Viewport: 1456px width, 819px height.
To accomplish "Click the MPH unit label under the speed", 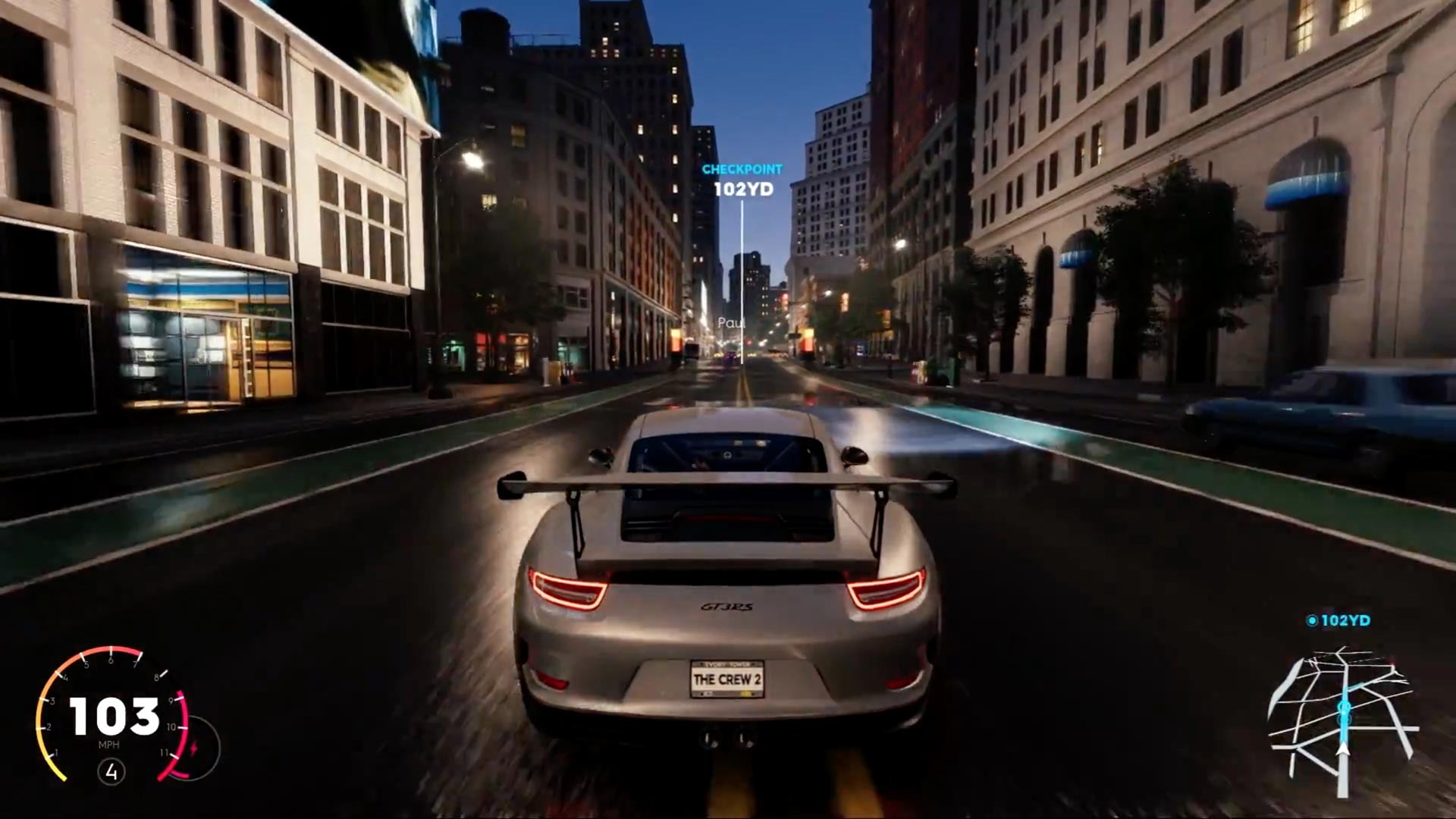I will point(110,745).
